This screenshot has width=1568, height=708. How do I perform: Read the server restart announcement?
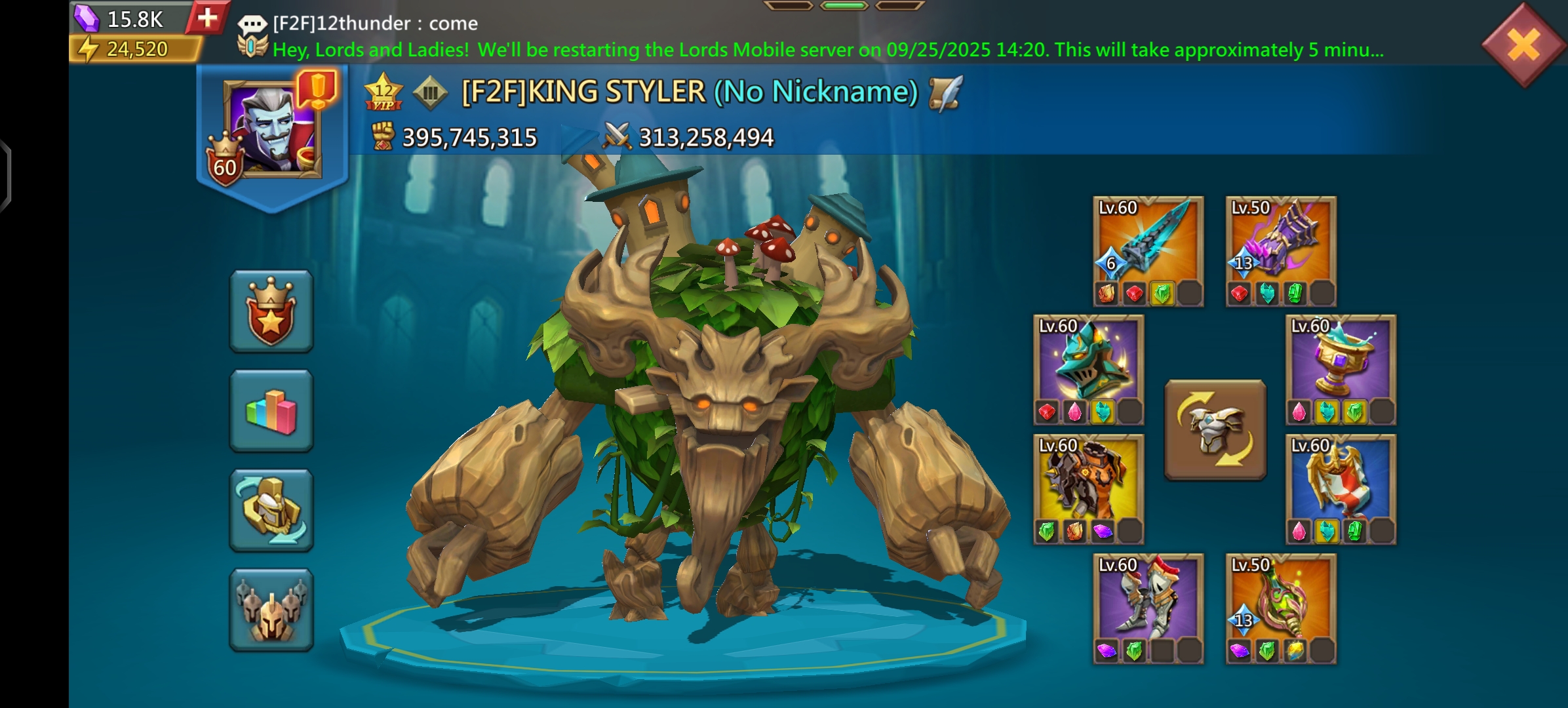[827, 50]
